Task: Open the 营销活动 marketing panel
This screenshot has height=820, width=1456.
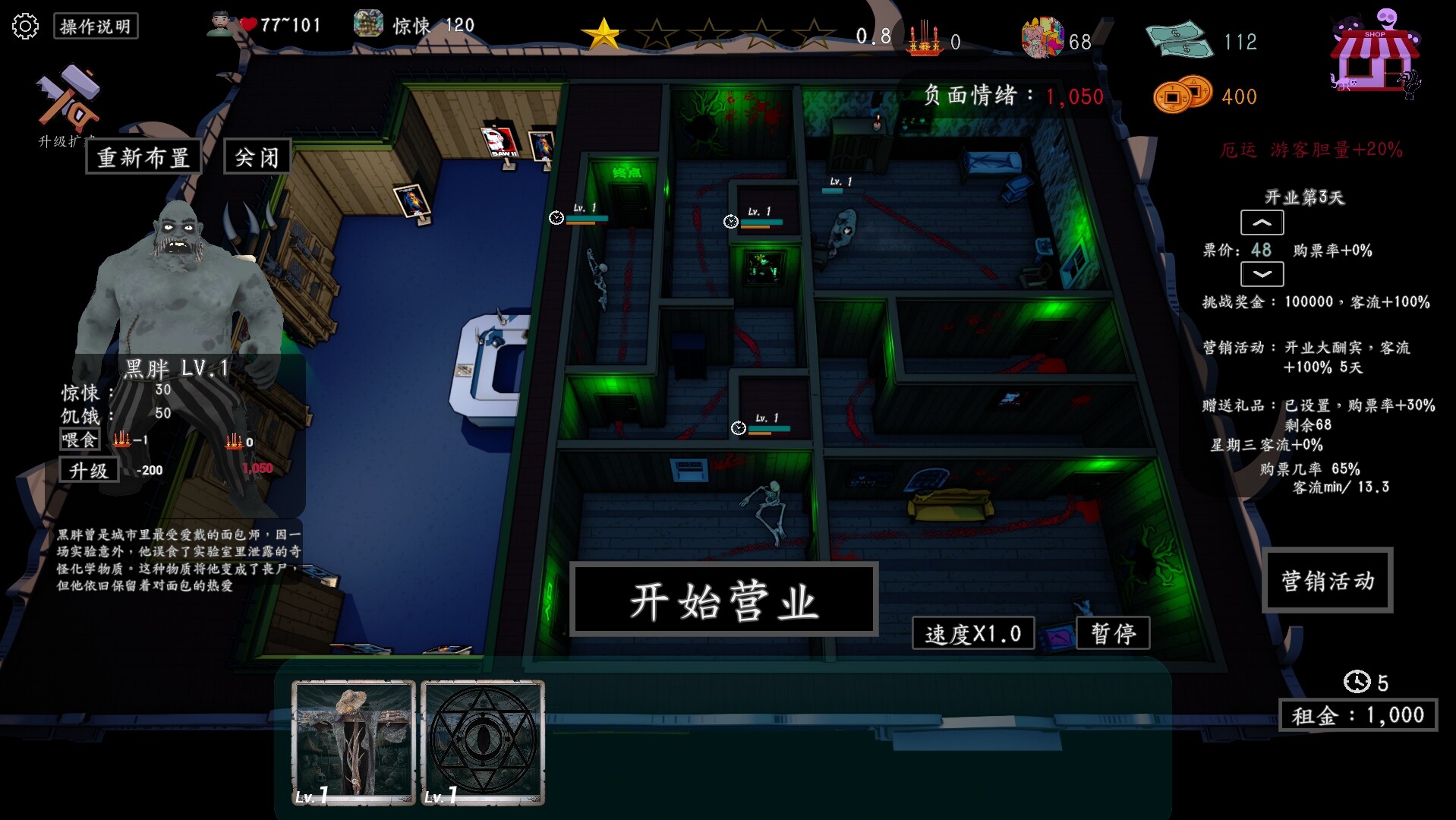Action: (x=1328, y=581)
